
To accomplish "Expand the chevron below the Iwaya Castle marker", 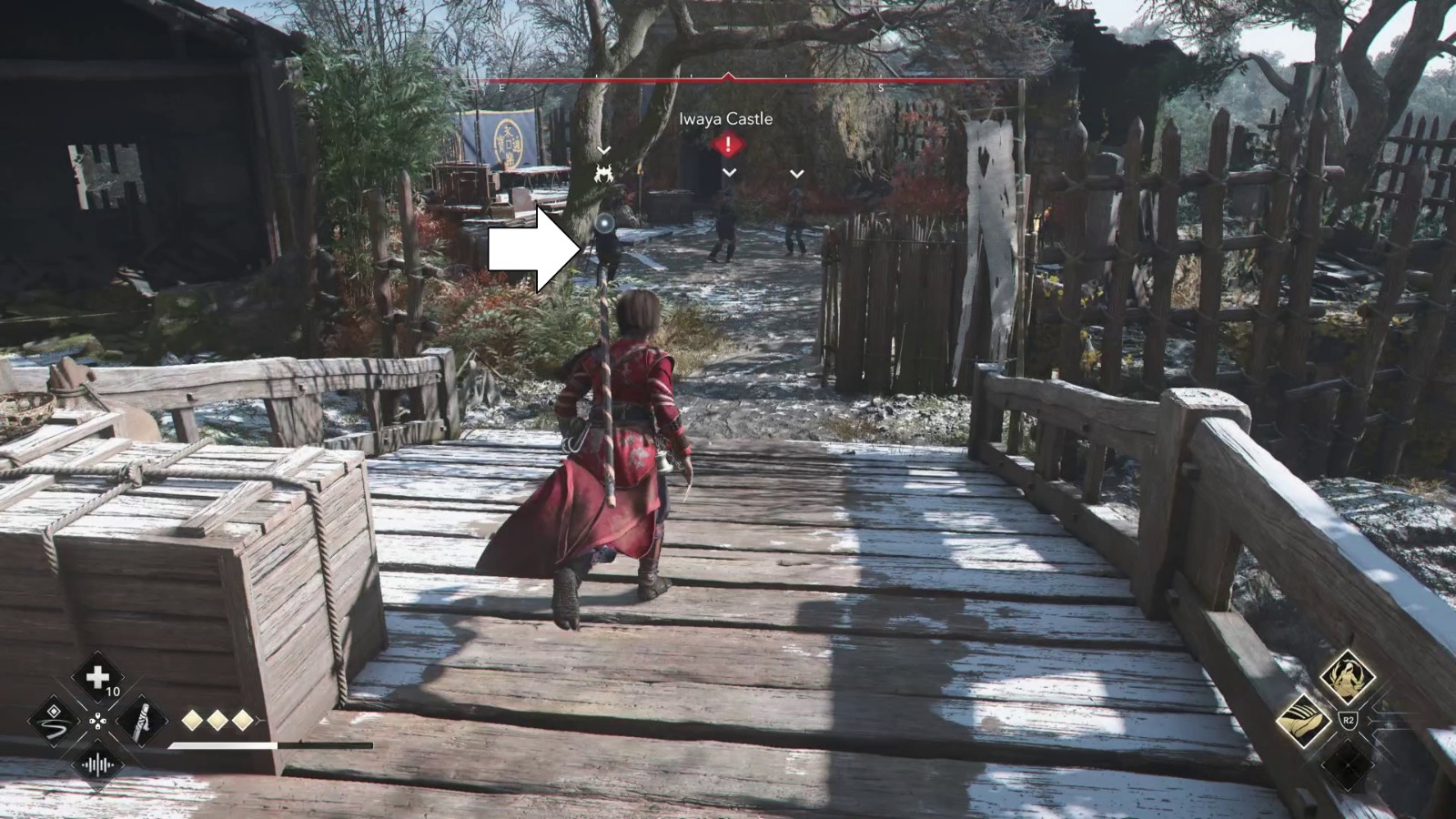I will tap(728, 172).
